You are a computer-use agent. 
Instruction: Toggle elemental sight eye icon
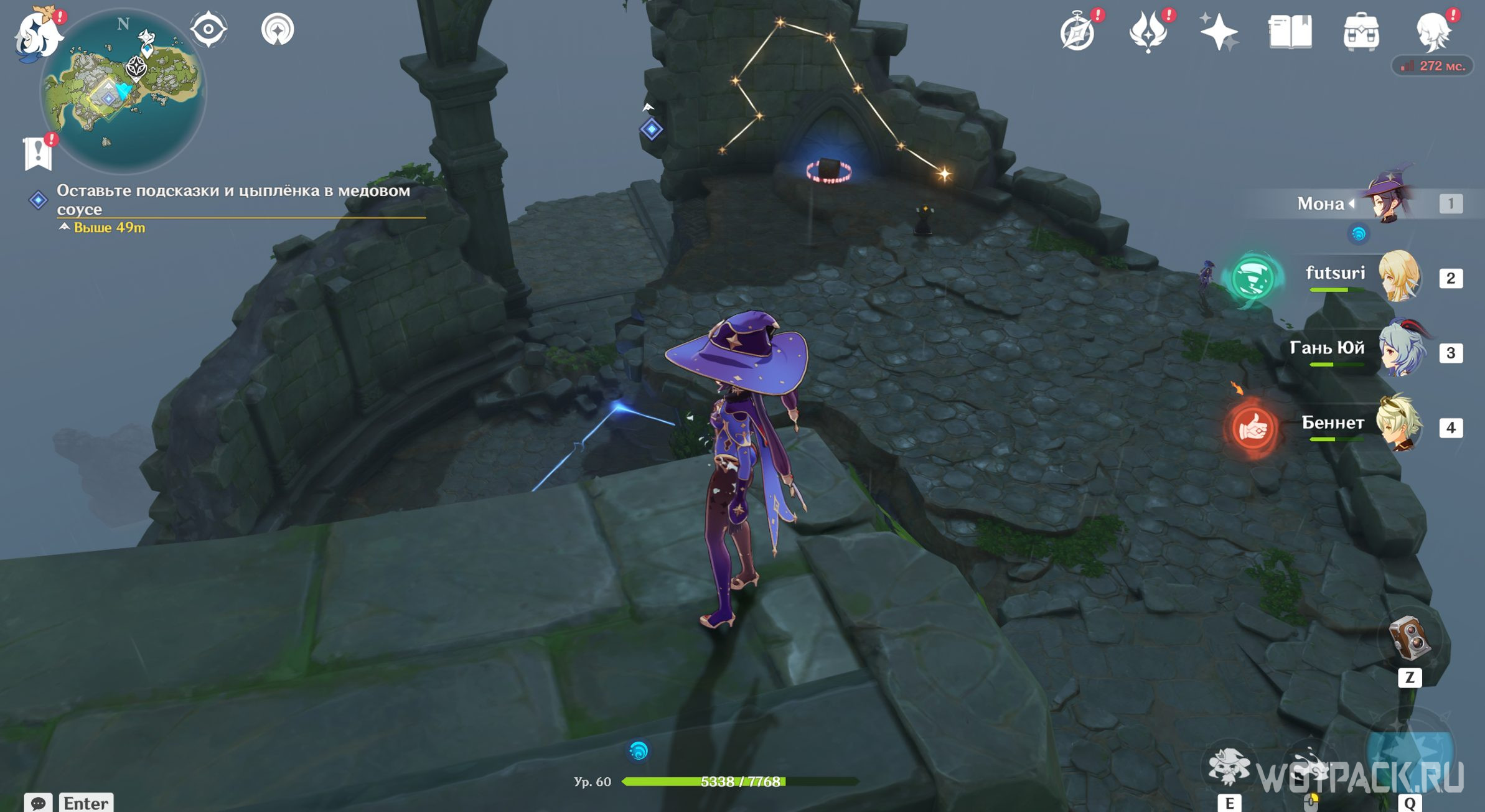208,29
